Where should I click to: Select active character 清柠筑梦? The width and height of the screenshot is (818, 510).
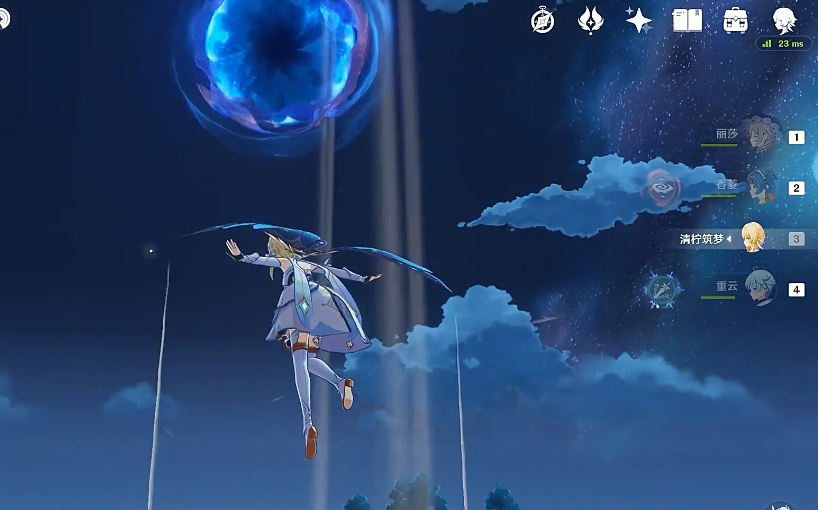[x=752, y=238]
